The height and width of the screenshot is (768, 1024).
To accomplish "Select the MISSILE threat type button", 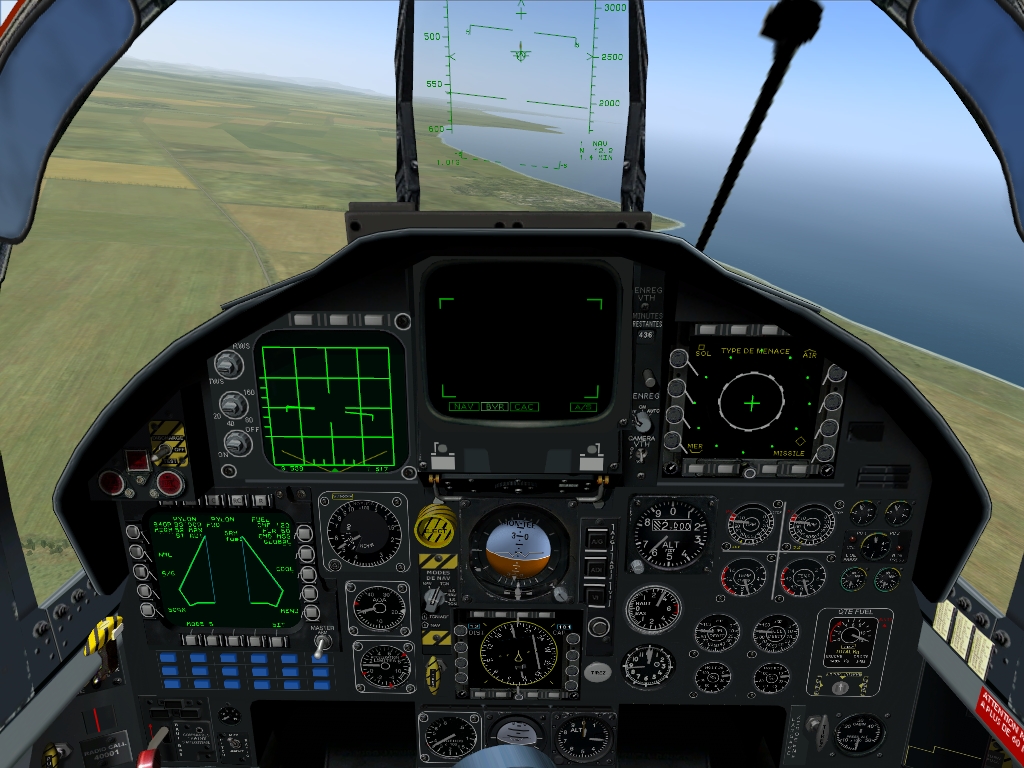I will tap(826, 453).
